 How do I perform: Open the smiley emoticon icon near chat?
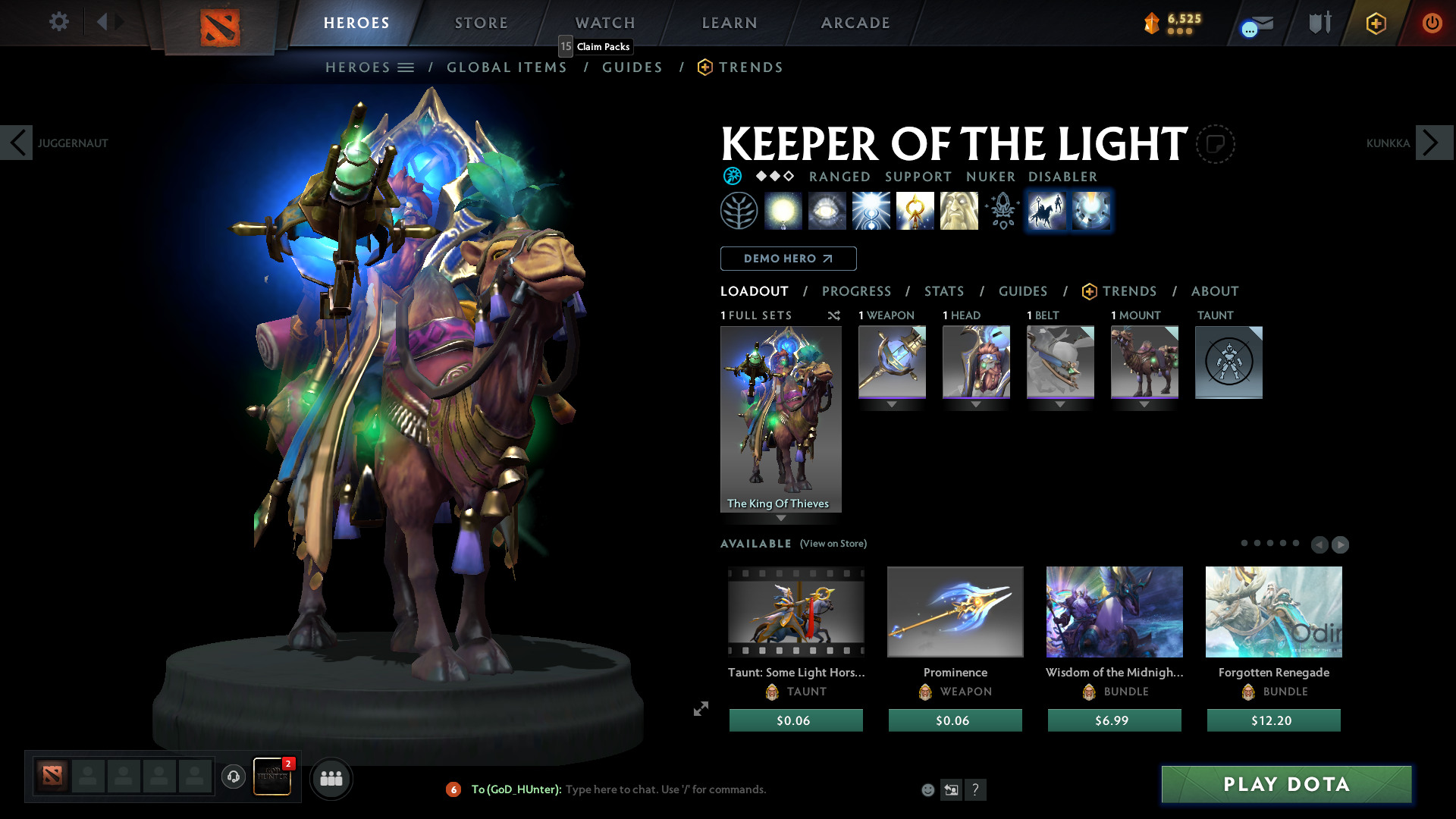(x=927, y=789)
